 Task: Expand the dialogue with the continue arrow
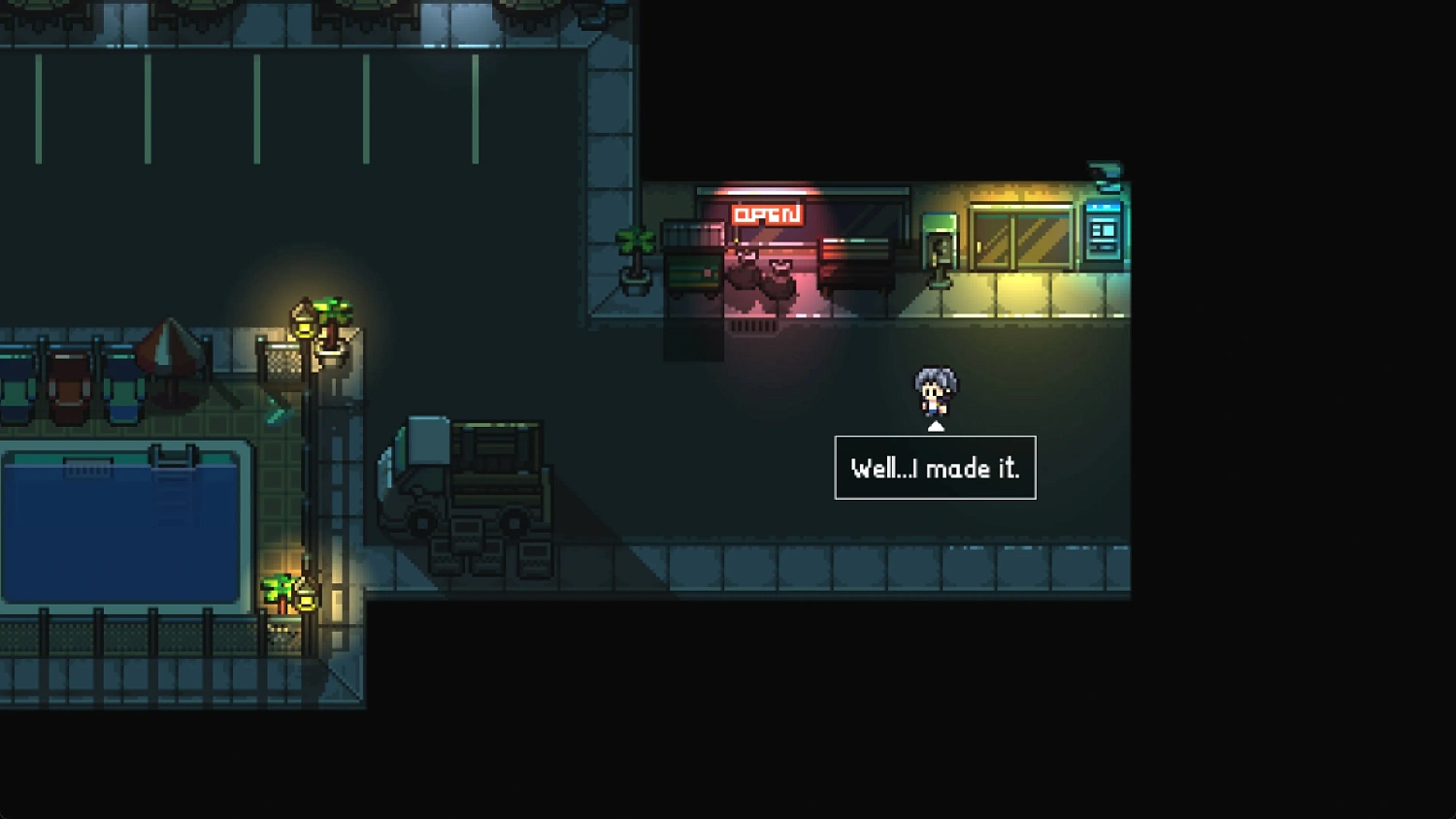935,424
